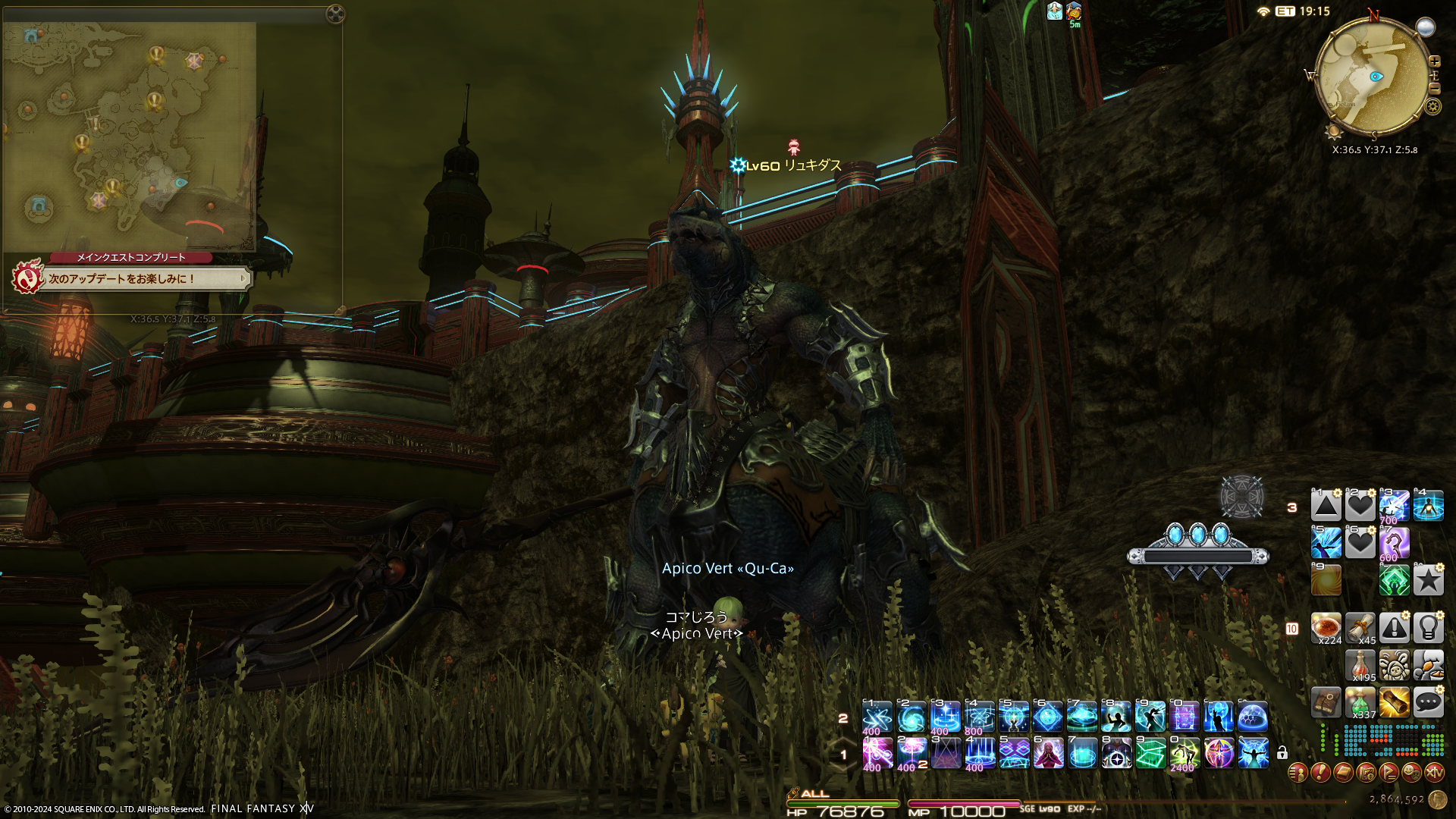This screenshot has width=1456, height=819.
Task: Open the red exclamation mark menu button
Action: pyautogui.click(x=1320, y=773)
